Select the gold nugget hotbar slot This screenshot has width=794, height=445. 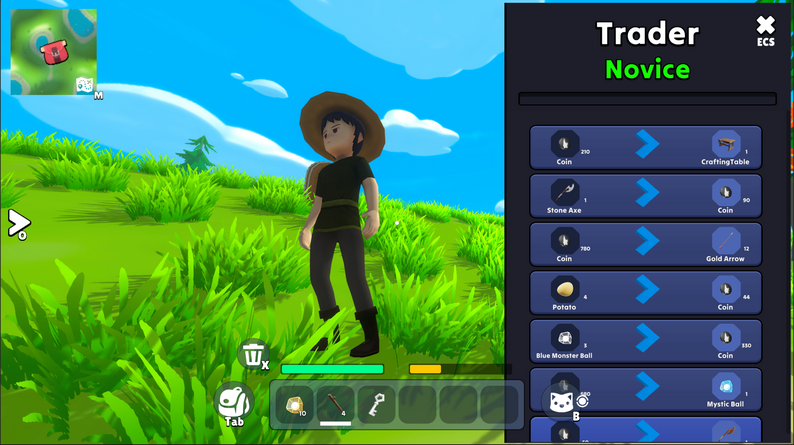(x=295, y=405)
